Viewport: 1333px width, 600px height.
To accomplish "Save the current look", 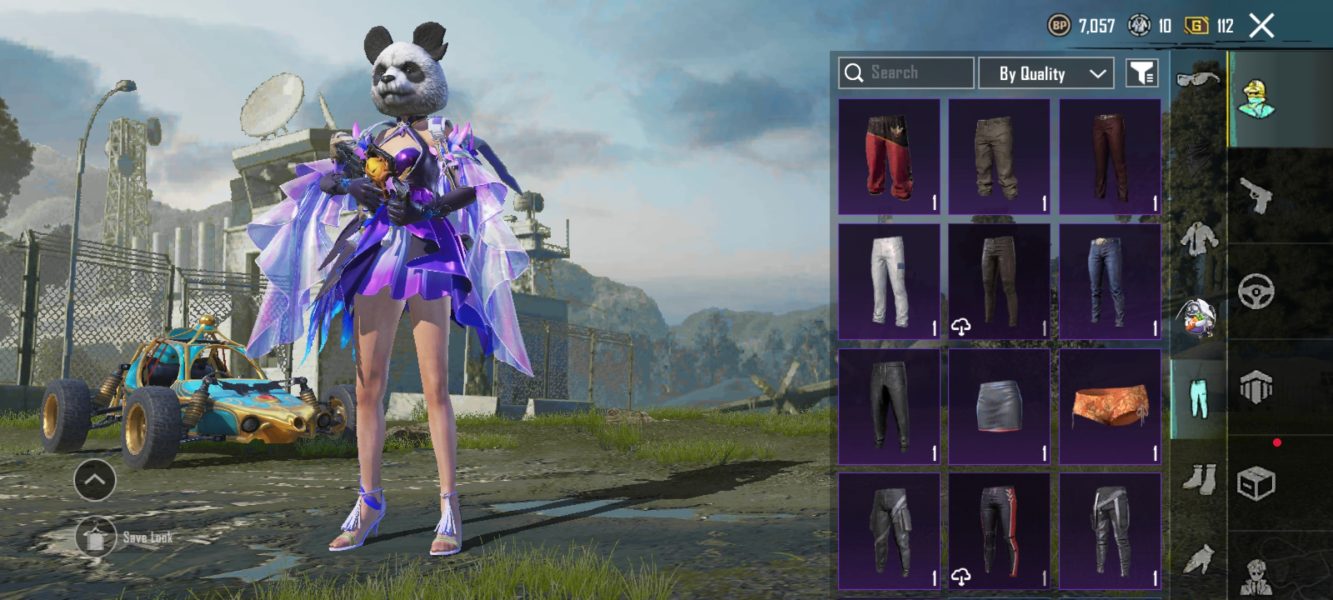I will [x=95, y=537].
